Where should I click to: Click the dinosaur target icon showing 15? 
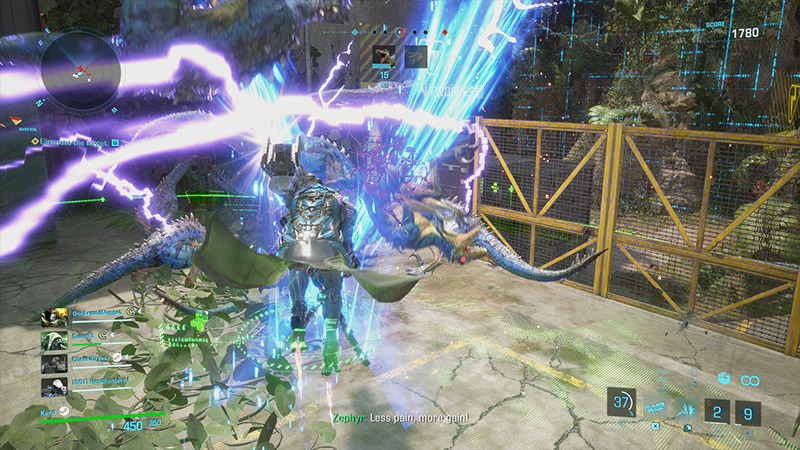click(385, 56)
